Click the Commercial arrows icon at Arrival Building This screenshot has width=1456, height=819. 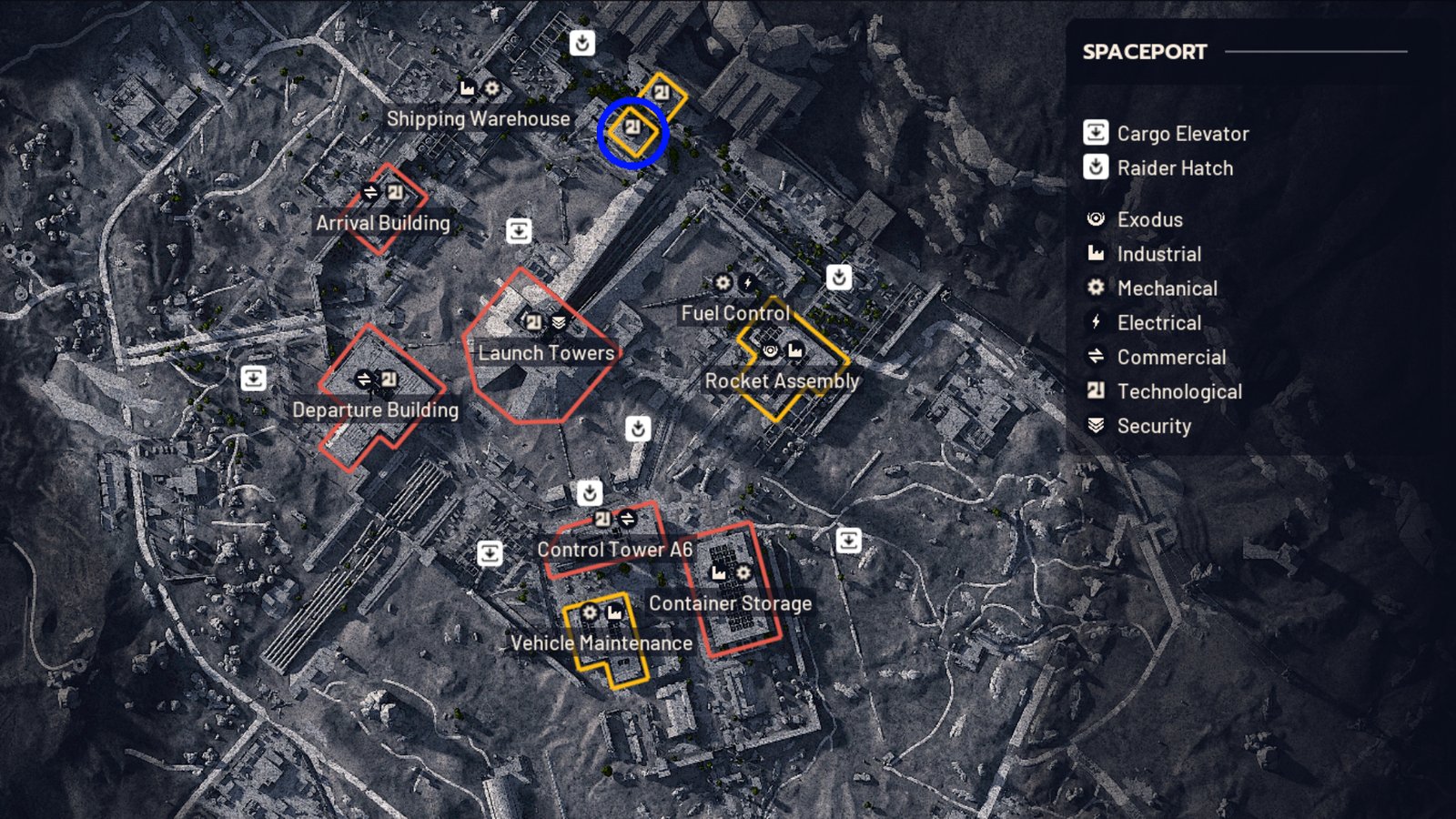coord(369,193)
